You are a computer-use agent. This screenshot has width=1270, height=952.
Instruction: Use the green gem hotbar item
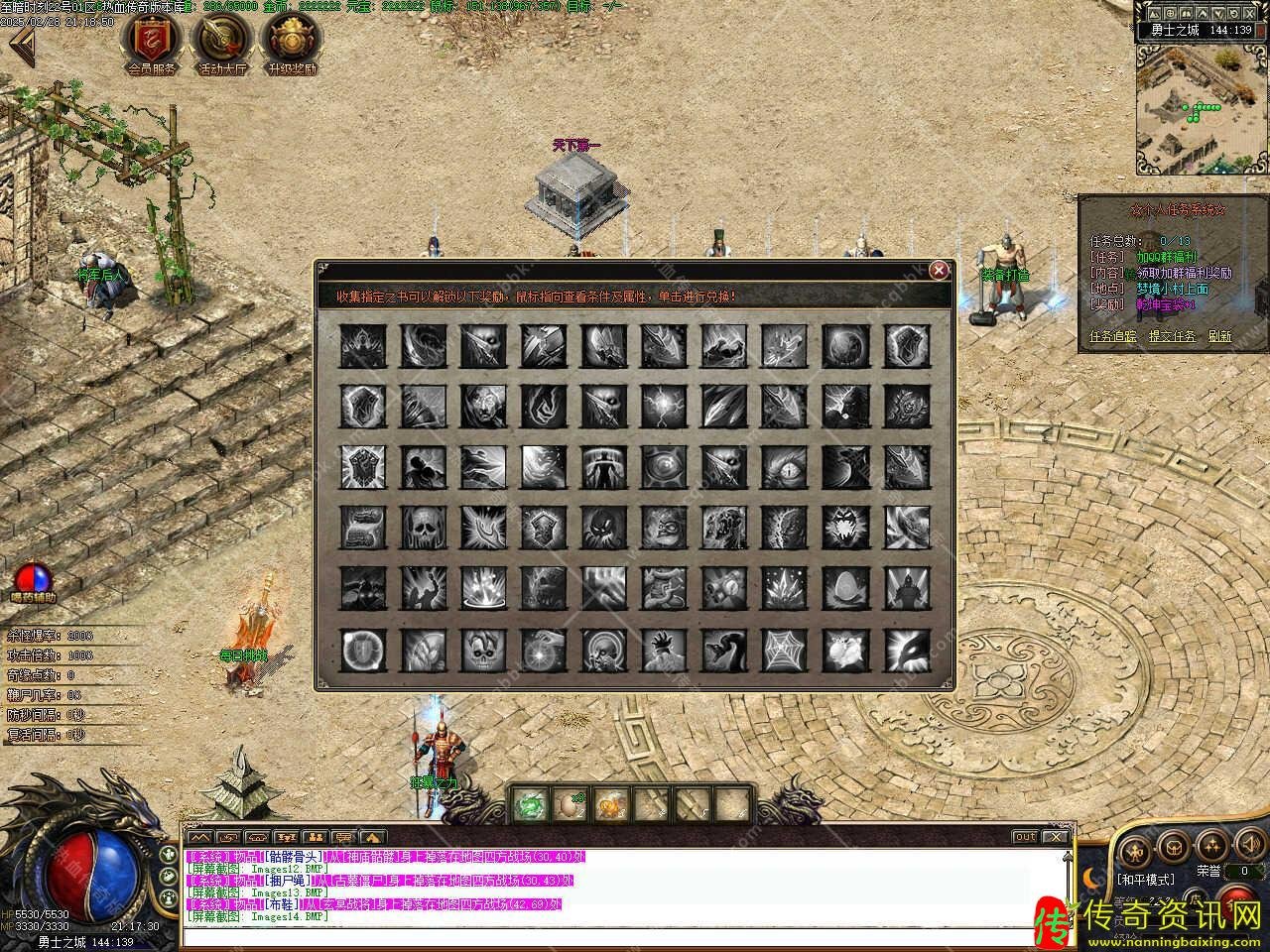pos(531,805)
